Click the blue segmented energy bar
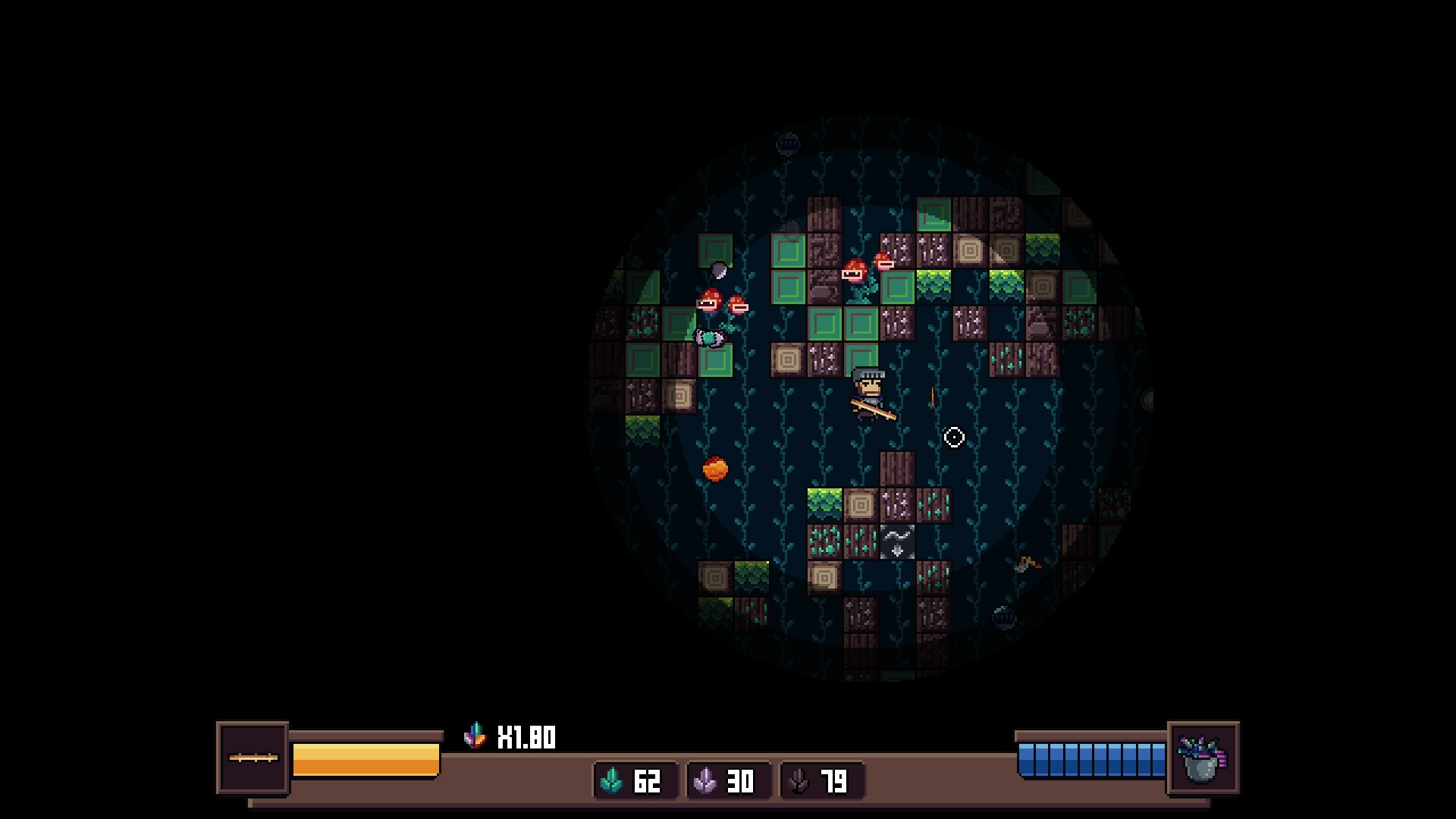 (1092, 758)
